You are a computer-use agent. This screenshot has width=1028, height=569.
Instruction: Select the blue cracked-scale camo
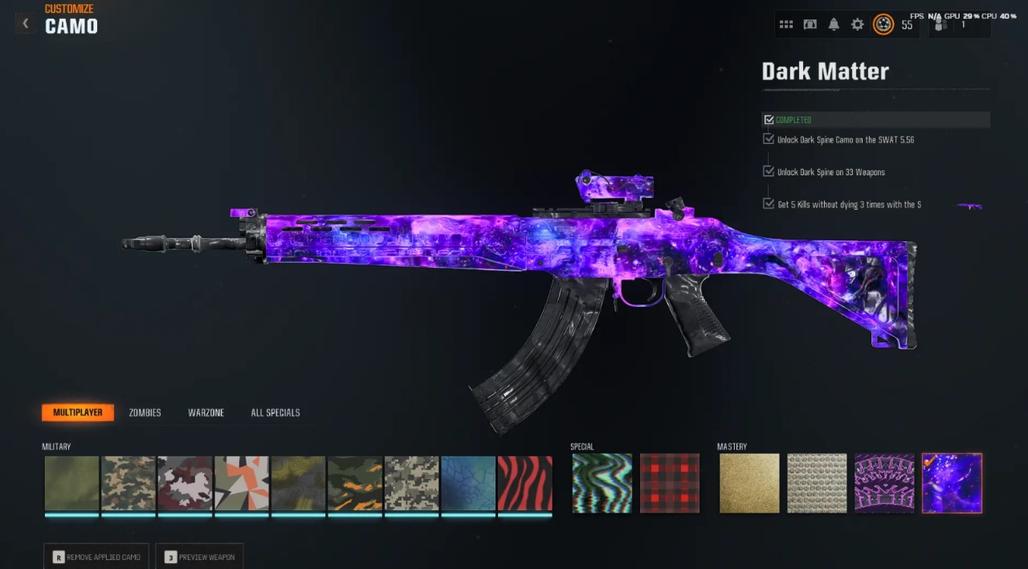pos(468,484)
